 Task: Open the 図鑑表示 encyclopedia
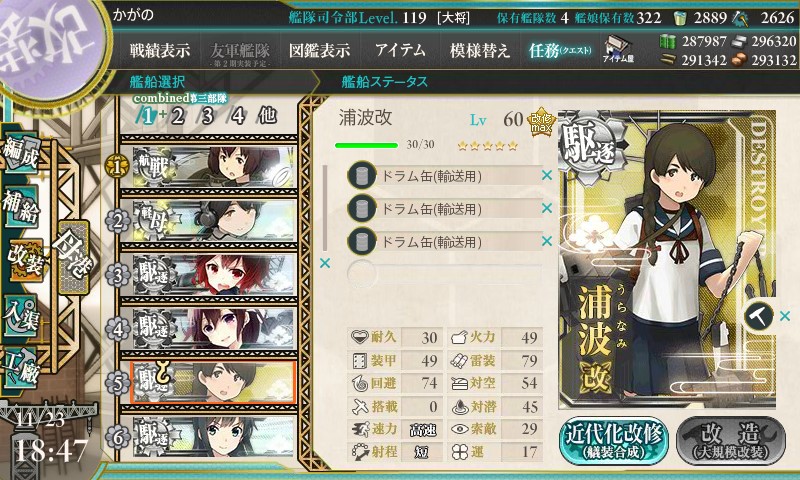[320, 50]
